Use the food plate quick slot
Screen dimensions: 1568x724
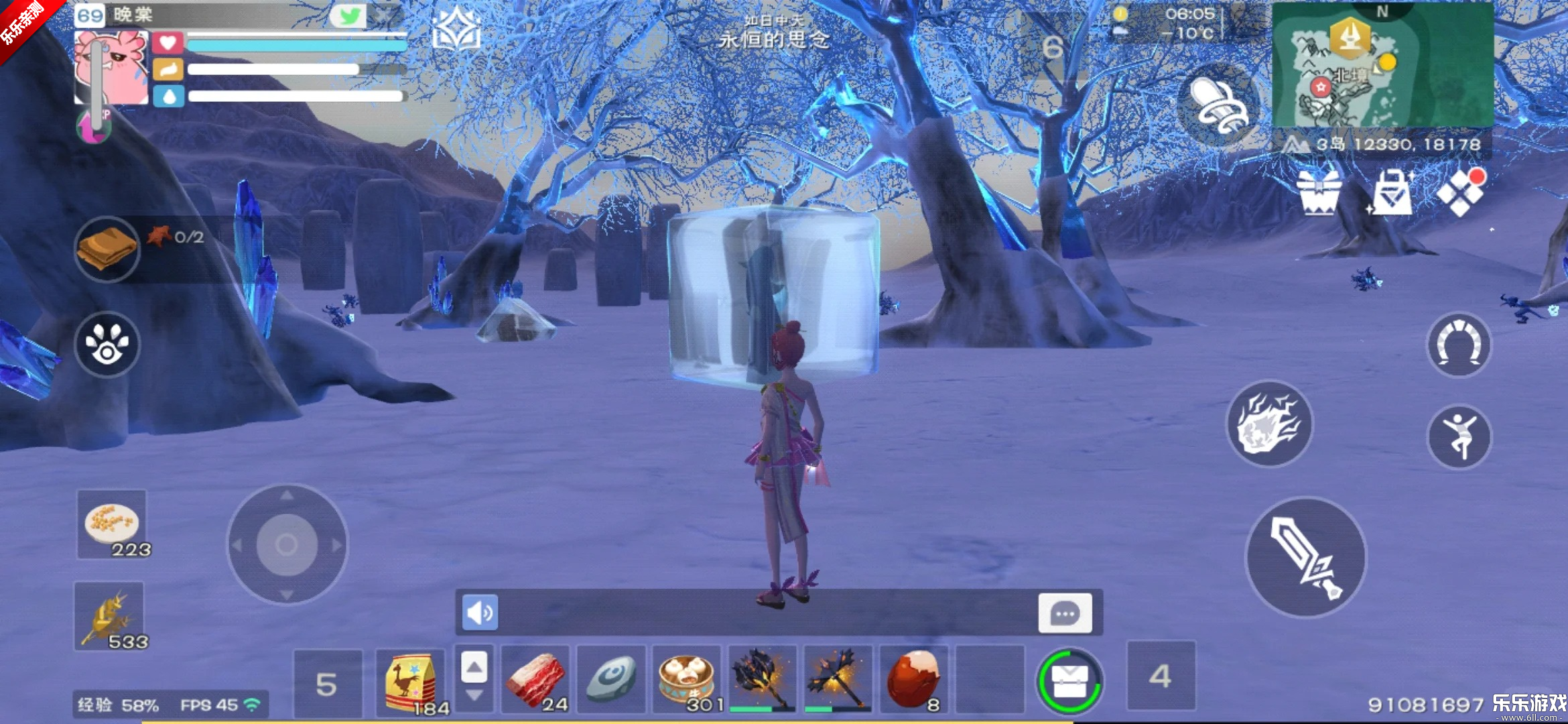click(x=112, y=524)
